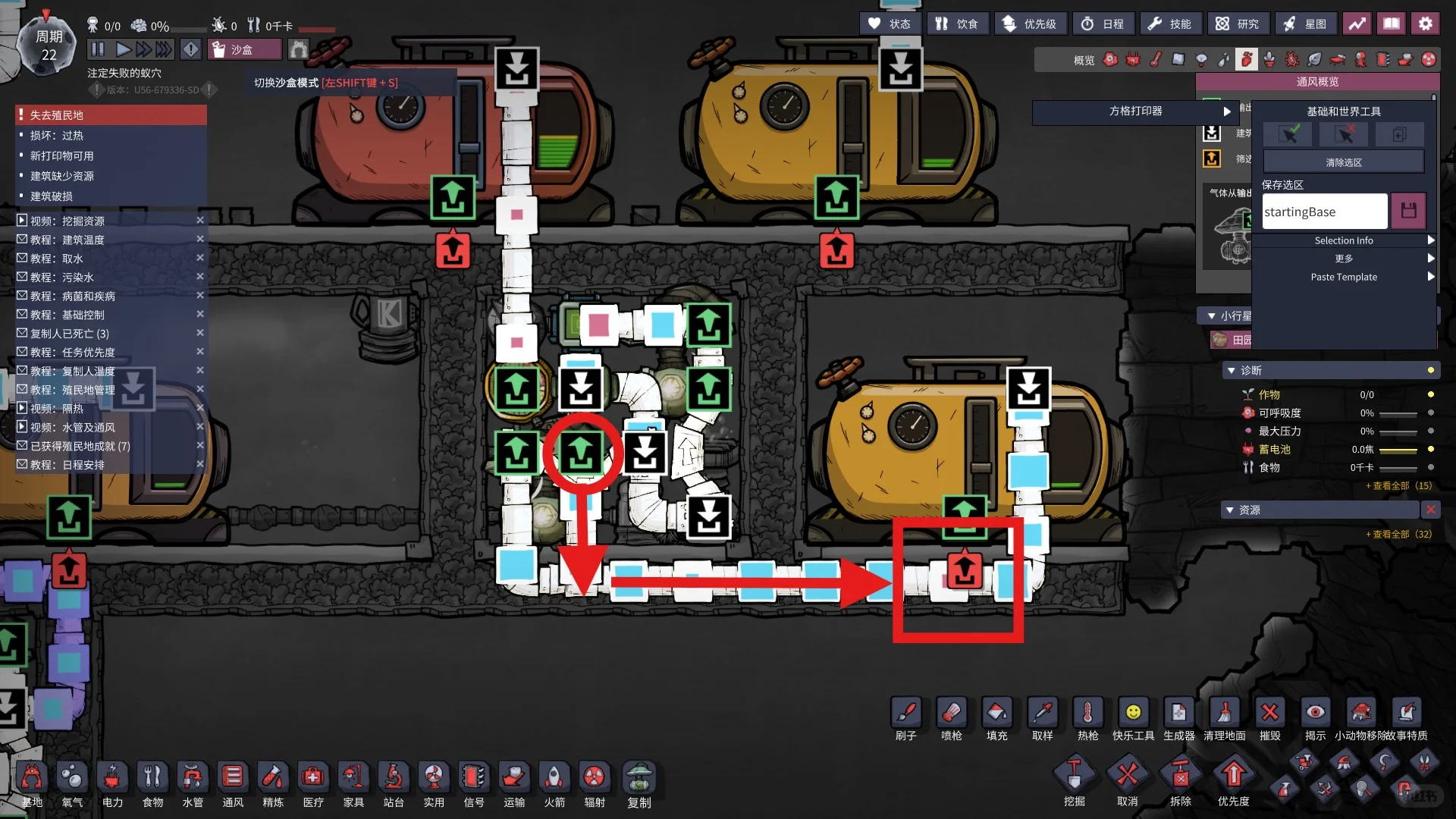Select the 刷子 sandbox brush tool
This screenshot has height=819, width=1456.
pos(906,718)
